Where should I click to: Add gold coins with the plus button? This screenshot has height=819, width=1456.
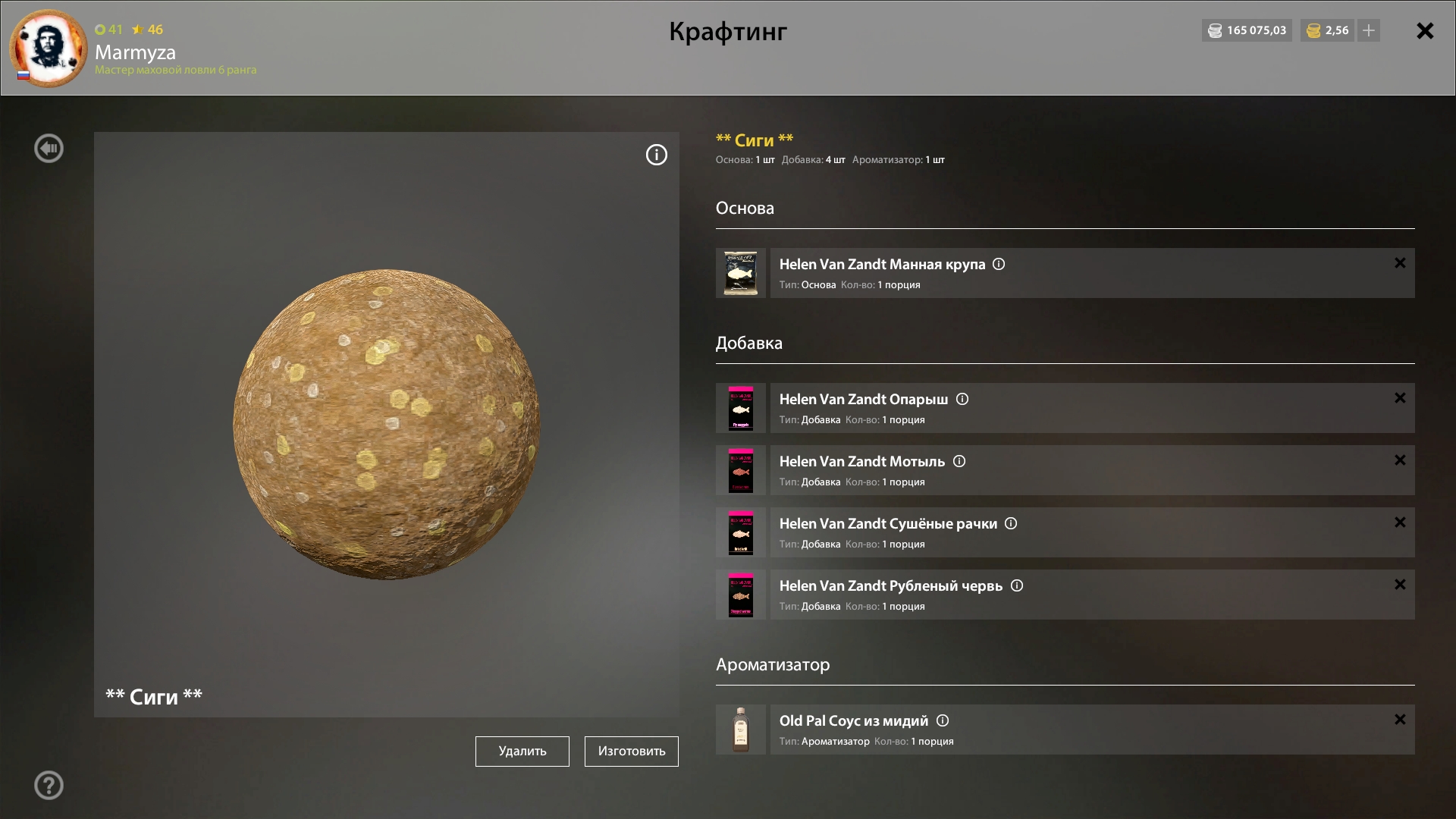1369,31
